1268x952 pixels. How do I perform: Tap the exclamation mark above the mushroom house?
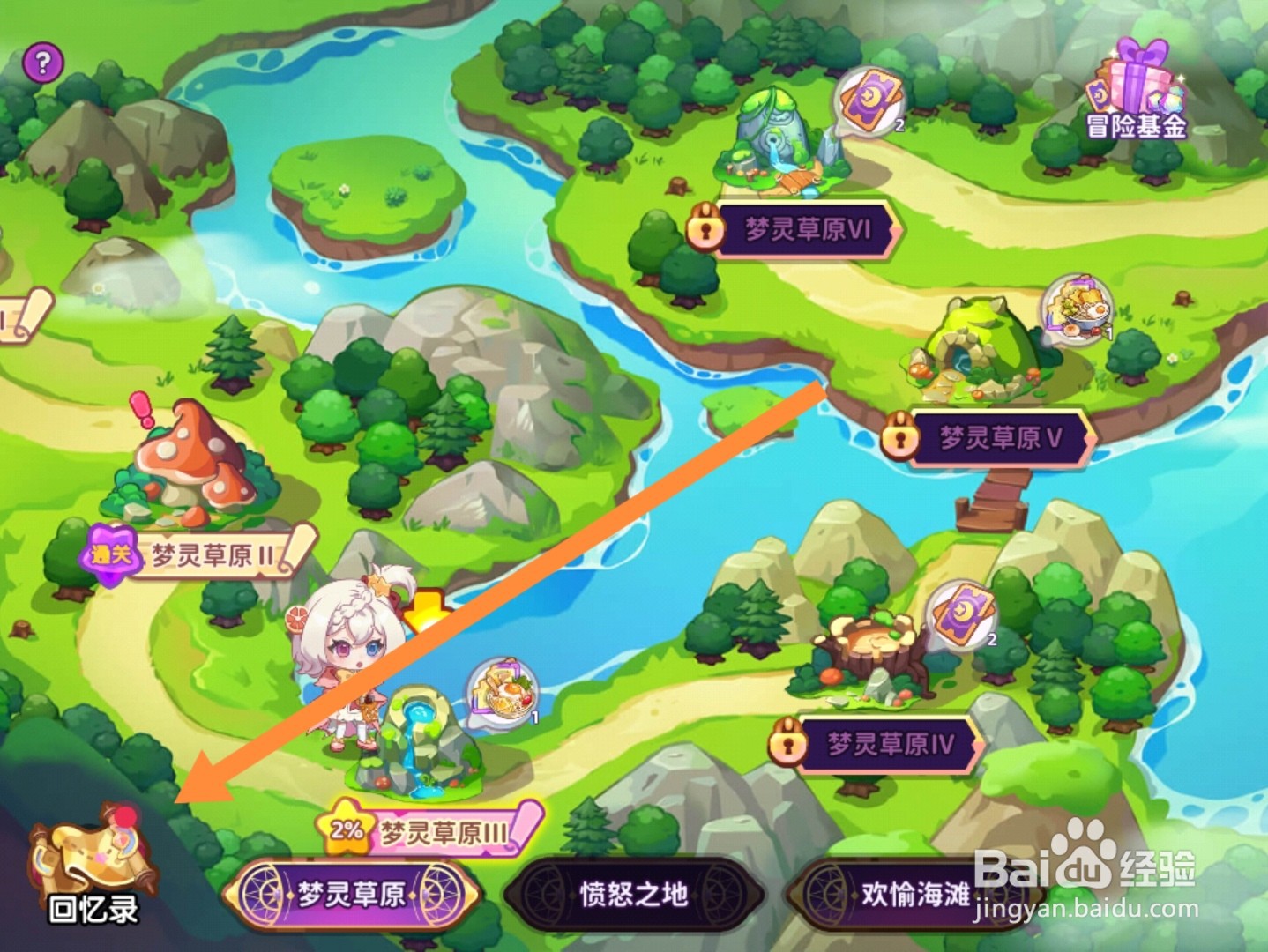[139, 411]
